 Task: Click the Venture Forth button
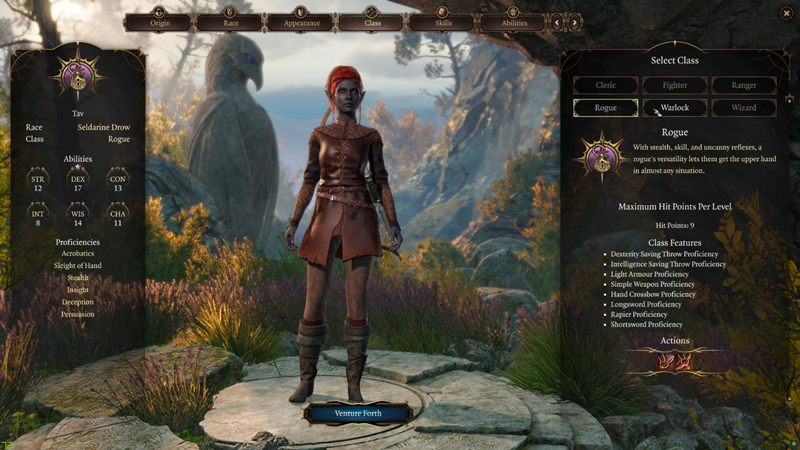(358, 413)
